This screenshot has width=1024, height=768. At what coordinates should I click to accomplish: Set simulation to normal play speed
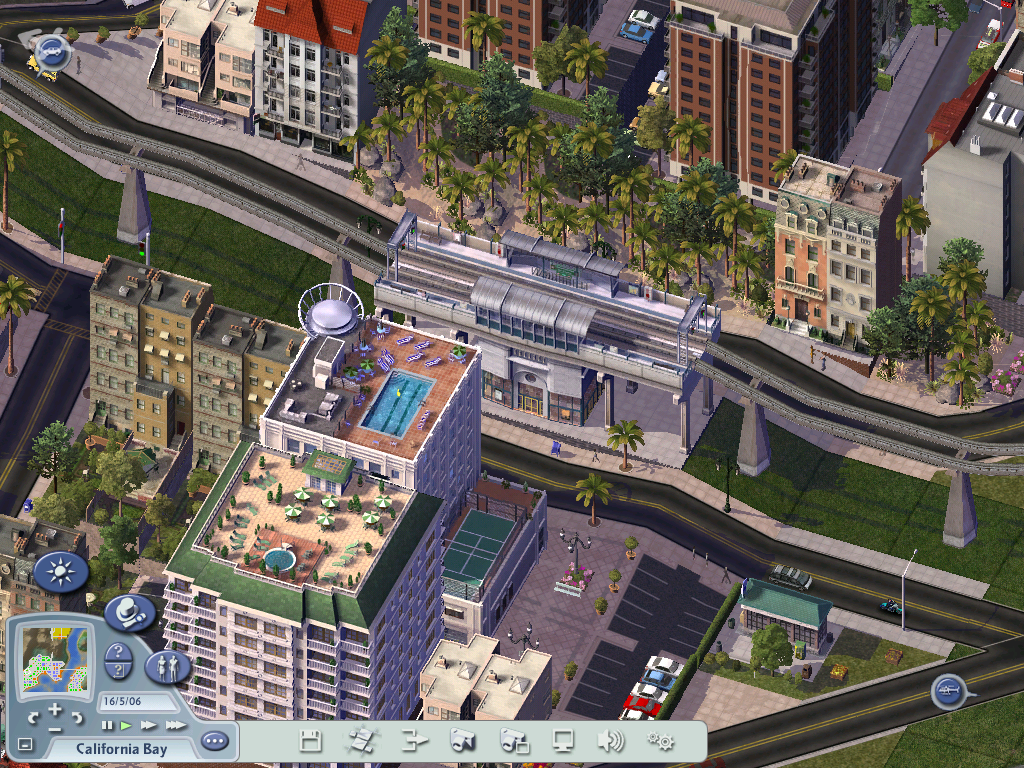pos(126,725)
